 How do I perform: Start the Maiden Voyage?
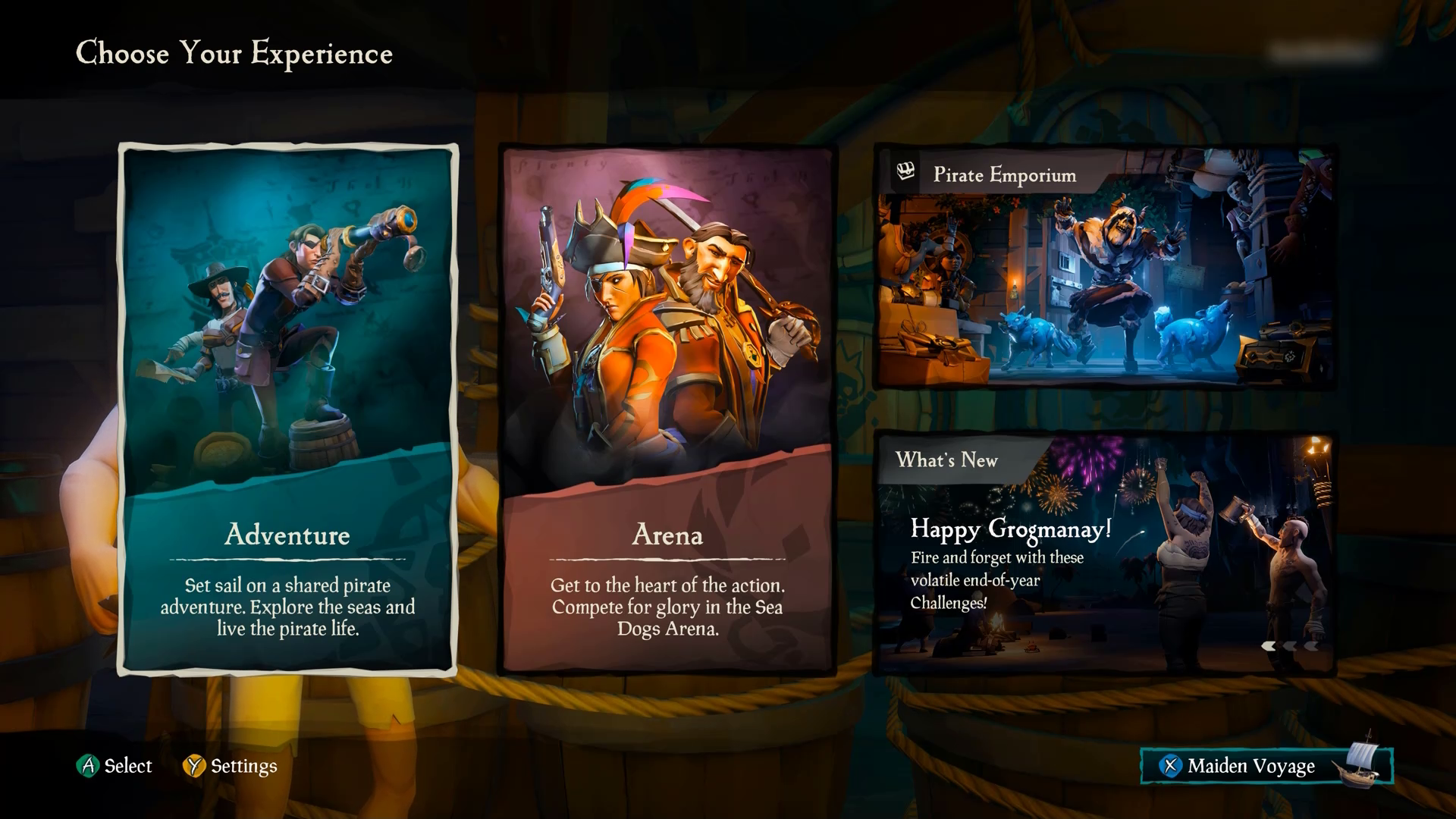point(1251,766)
